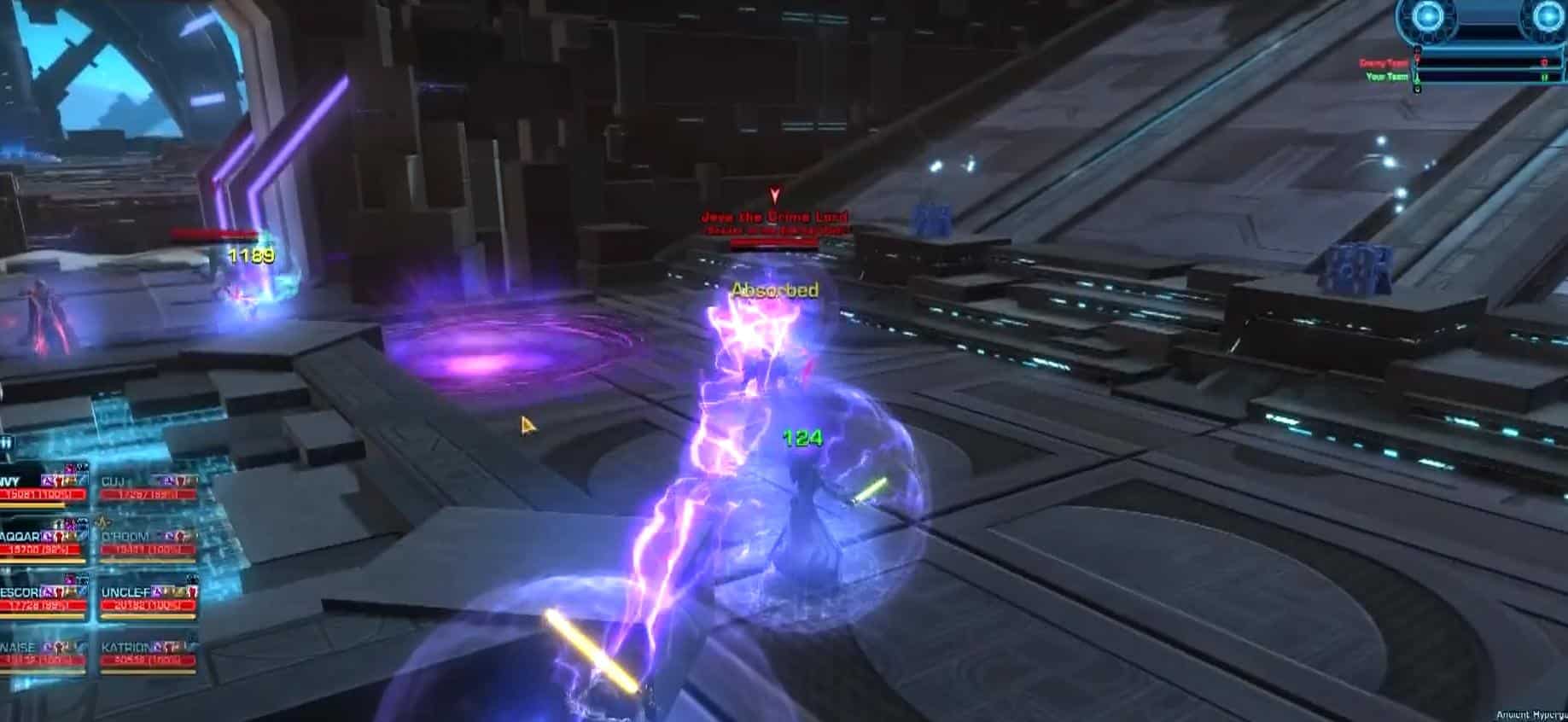1568x722 pixels.
Task: Select the NVY raid frame
Action: pyautogui.click(x=43, y=488)
